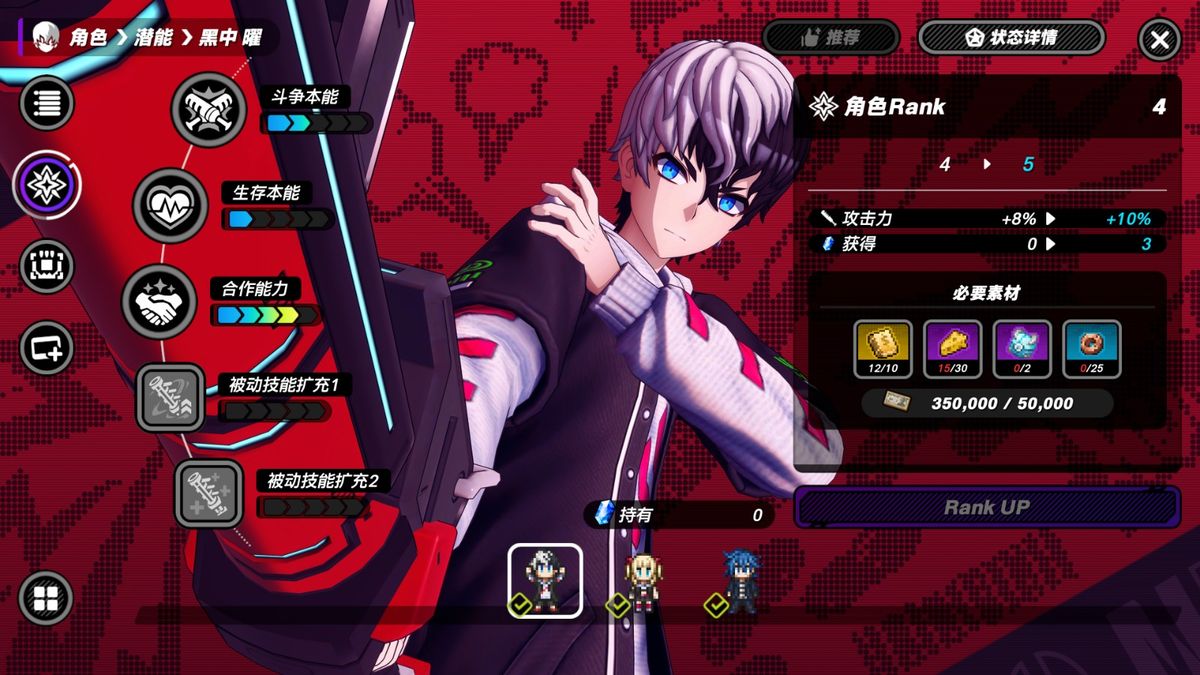This screenshot has width=1200, height=675.
Task: Go back to 角色 in the breadcrumb
Action: [88, 38]
